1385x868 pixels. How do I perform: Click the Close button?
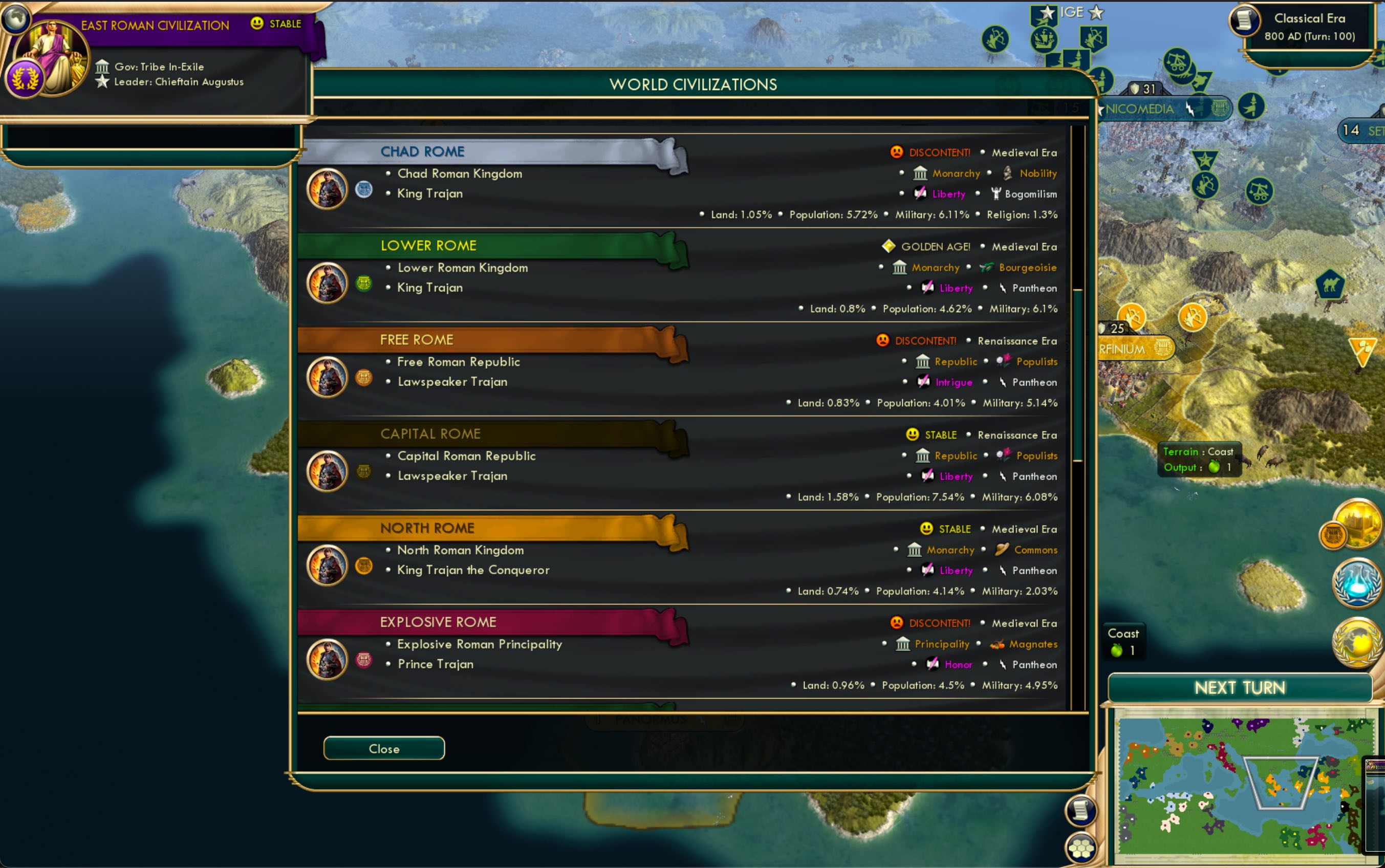(383, 748)
